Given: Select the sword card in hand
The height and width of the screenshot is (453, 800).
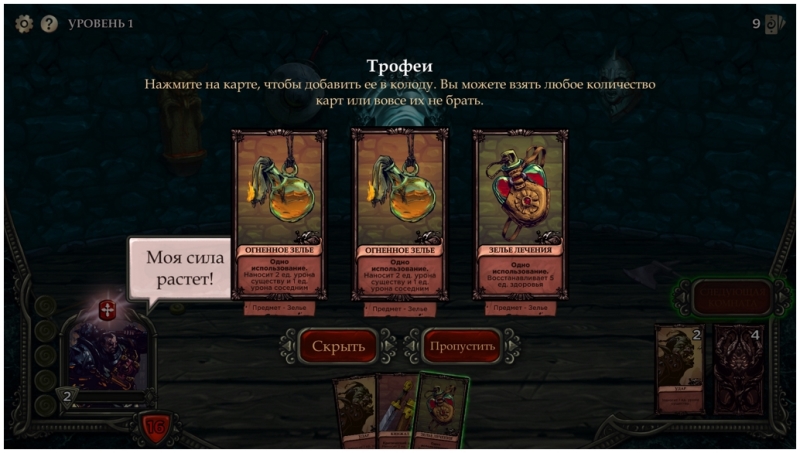Looking at the screenshot, I should tap(396, 410).
